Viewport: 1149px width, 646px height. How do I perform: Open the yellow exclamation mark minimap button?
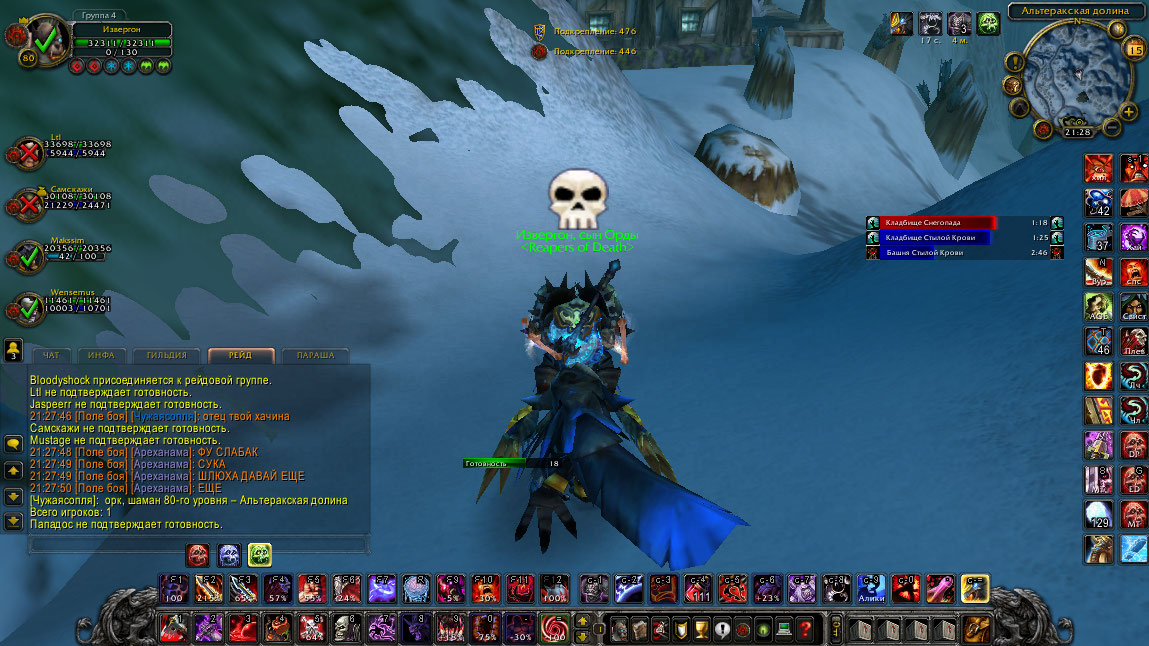pos(1014,62)
